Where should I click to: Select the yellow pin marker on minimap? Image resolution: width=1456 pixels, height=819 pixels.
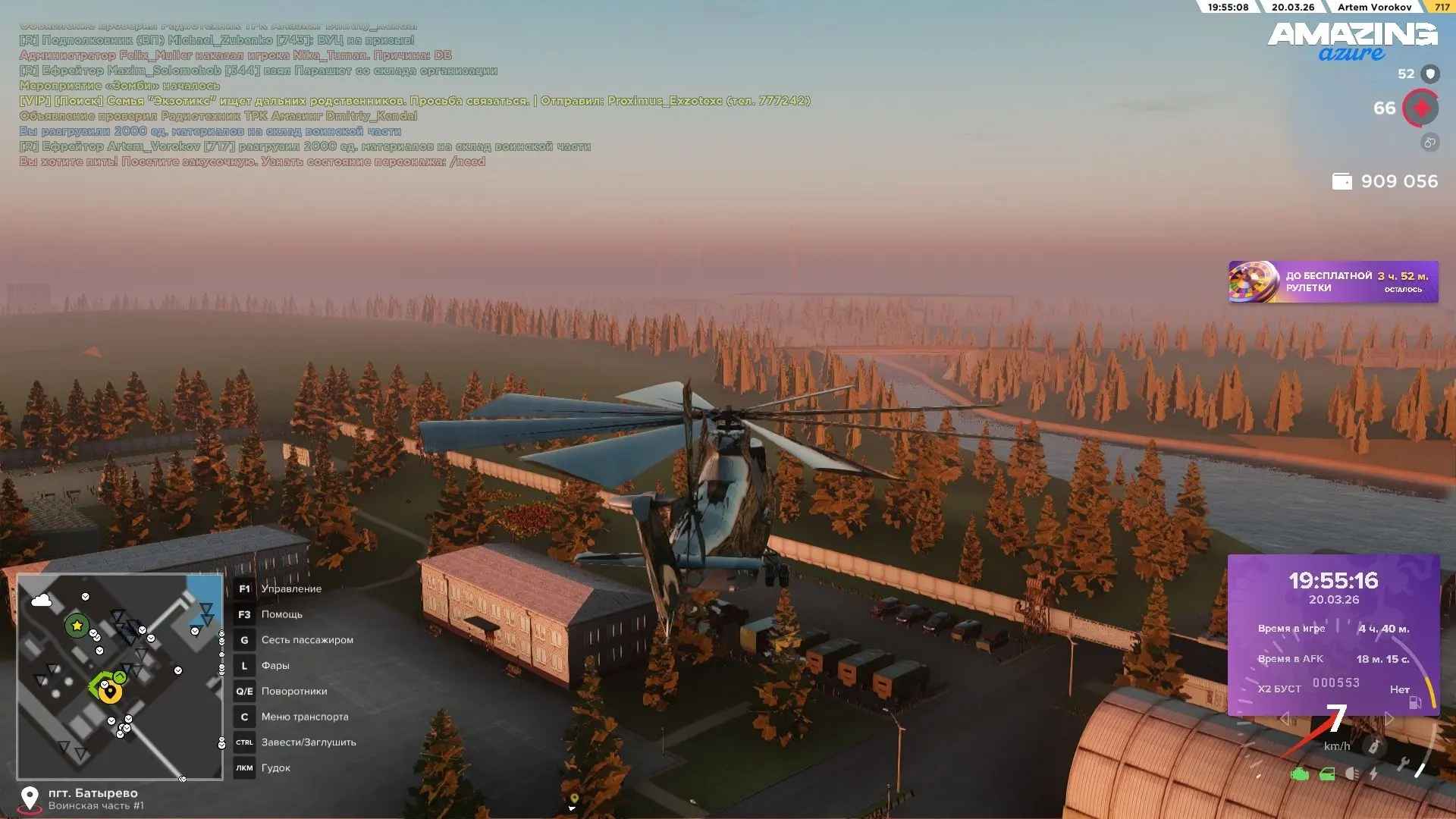(x=111, y=692)
